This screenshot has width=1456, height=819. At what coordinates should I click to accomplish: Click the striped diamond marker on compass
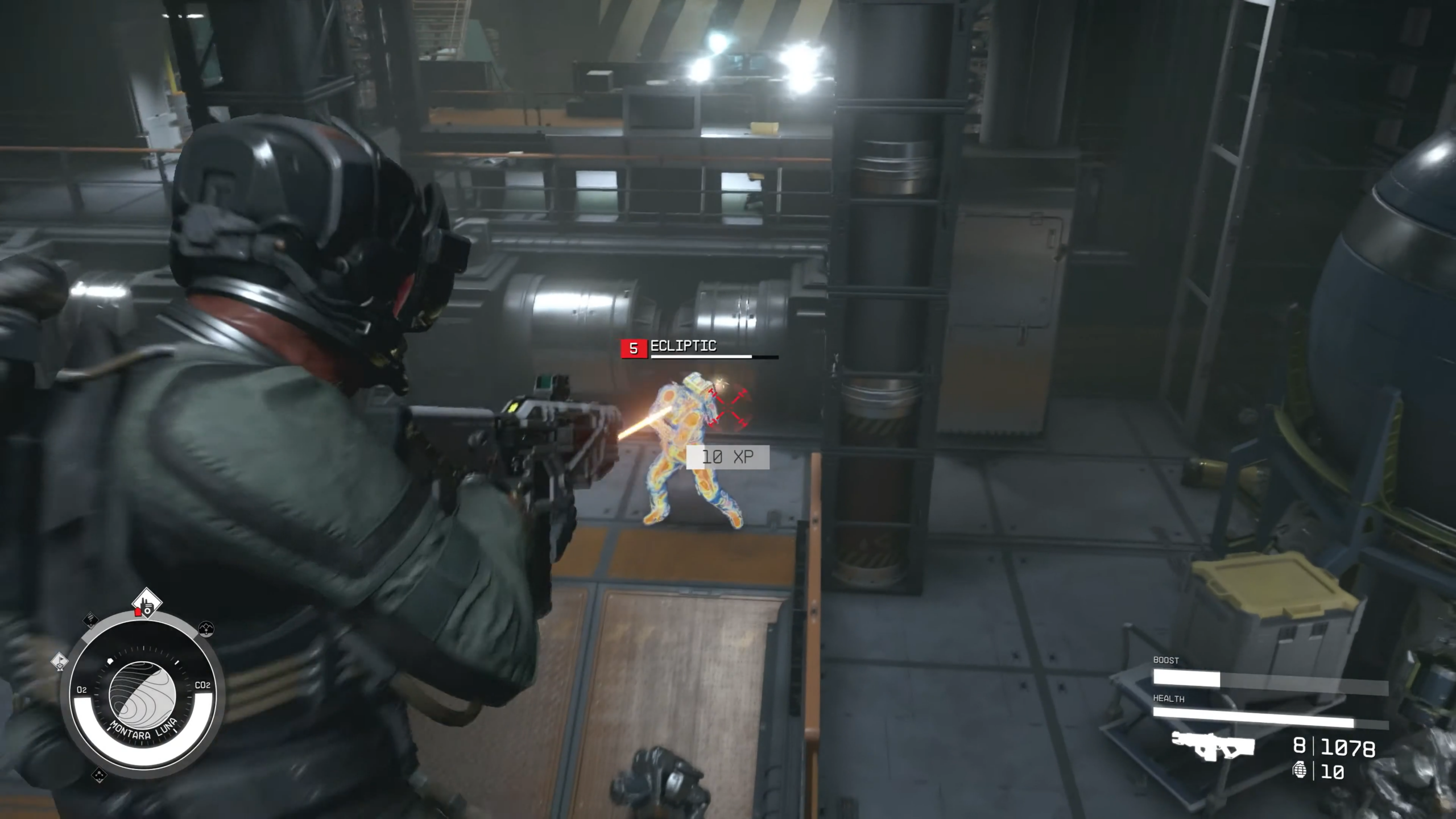[91, 619]
